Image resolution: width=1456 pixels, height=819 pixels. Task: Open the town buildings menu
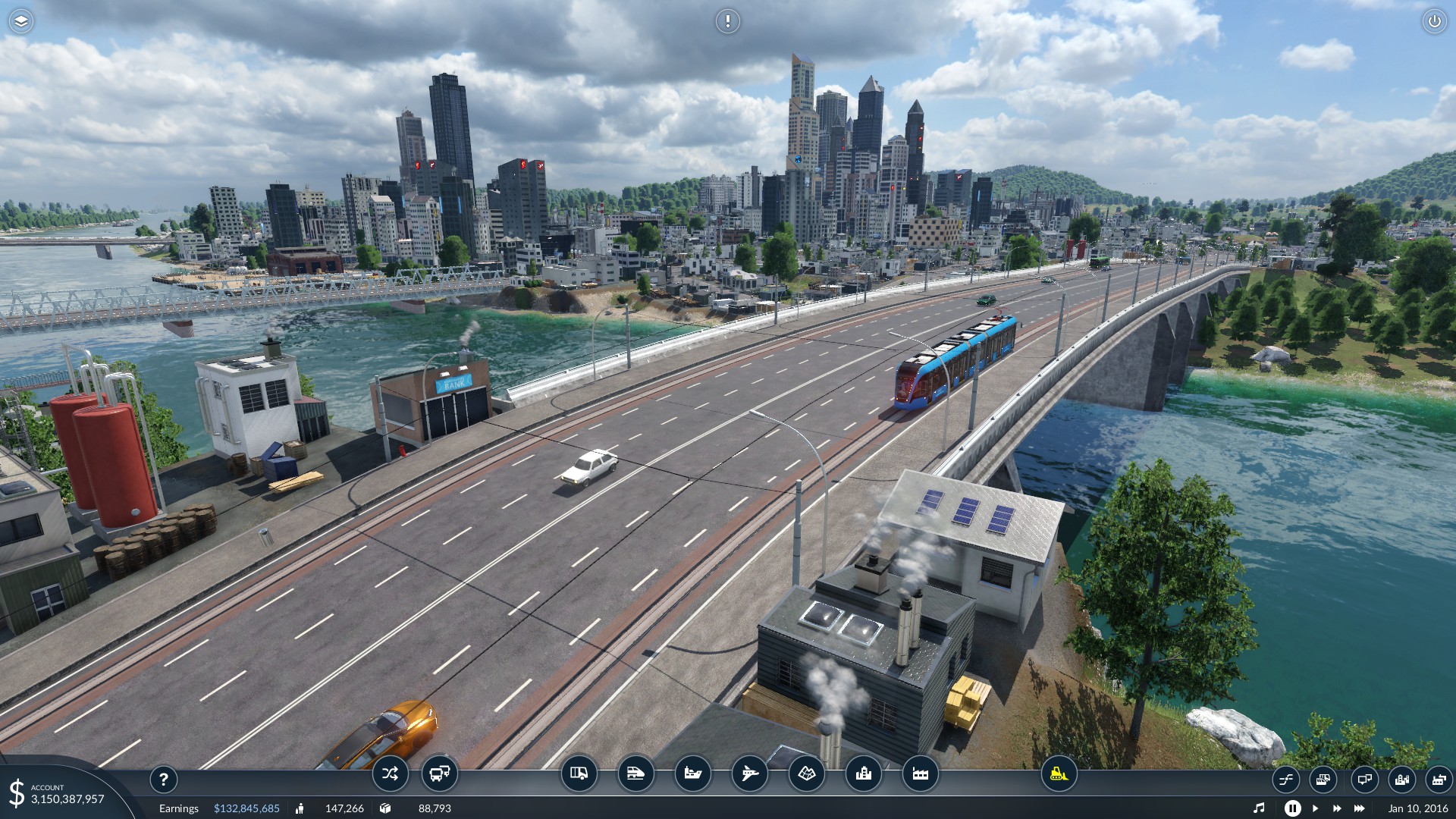pyautogui.click(x=863, y=773)
